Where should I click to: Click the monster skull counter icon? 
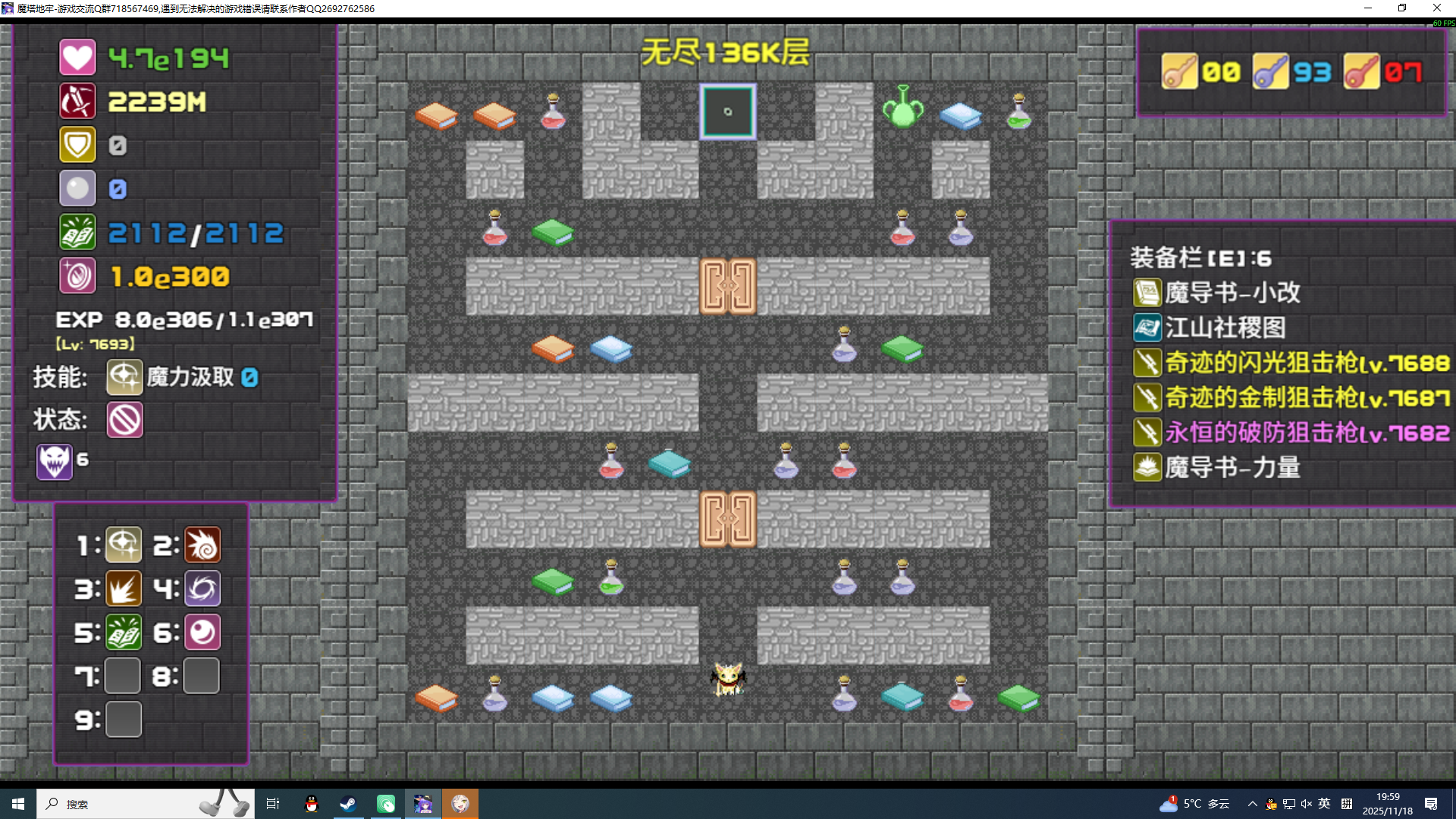click(x=53, y=460)
